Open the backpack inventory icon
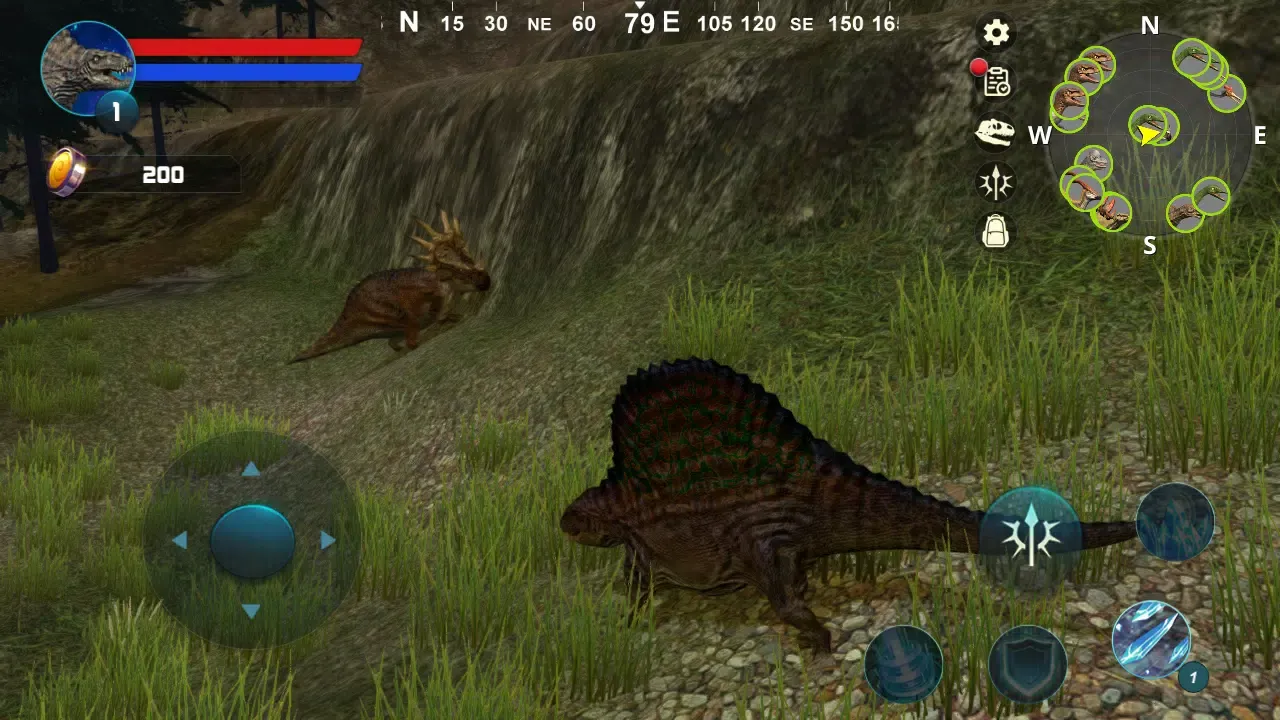 click(995, 231)
